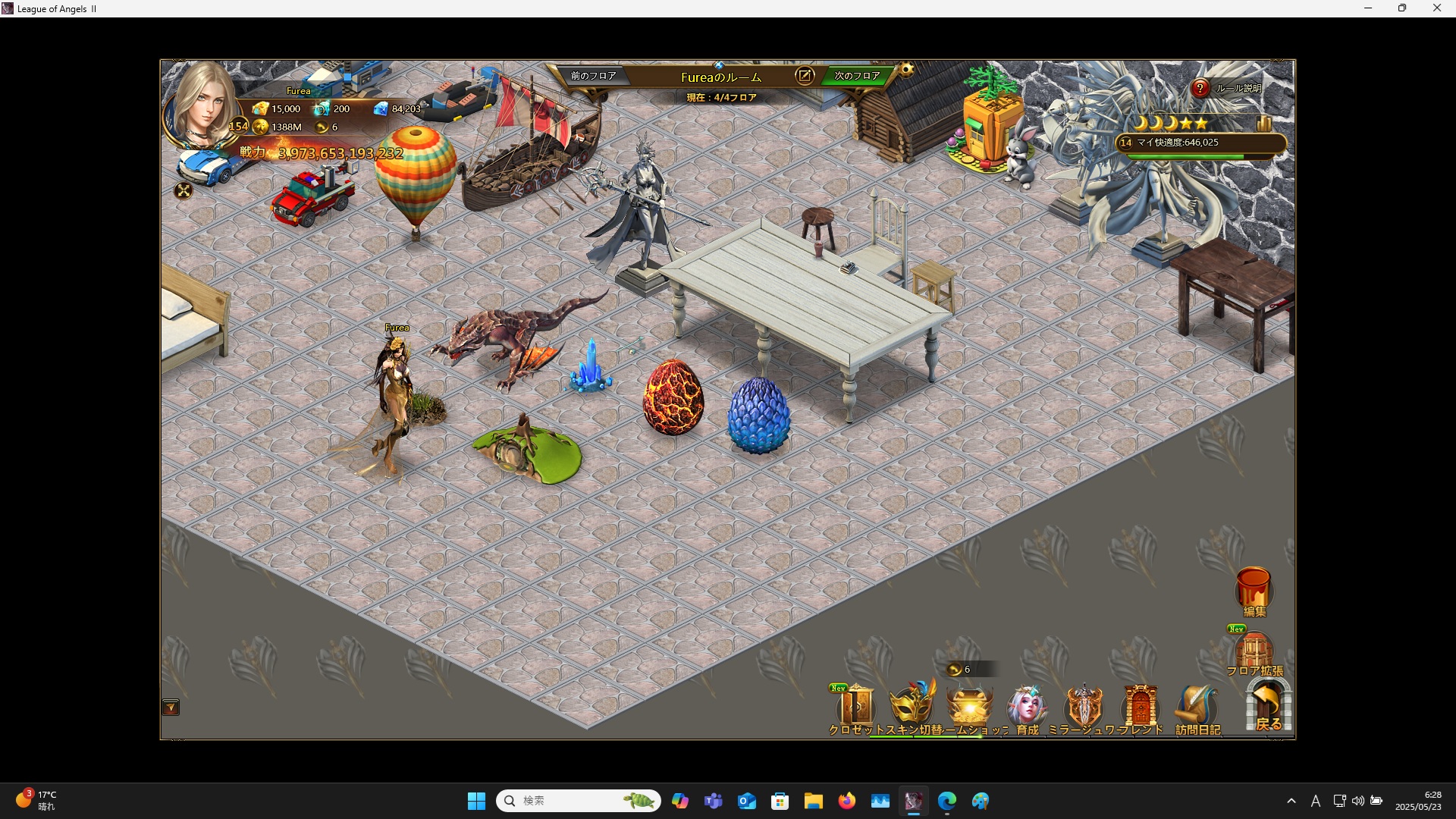The height and width of the screenshot is (819, 1456).
Task: Minimize the League of Angels II window
Action: click(x=1368, y=8)
